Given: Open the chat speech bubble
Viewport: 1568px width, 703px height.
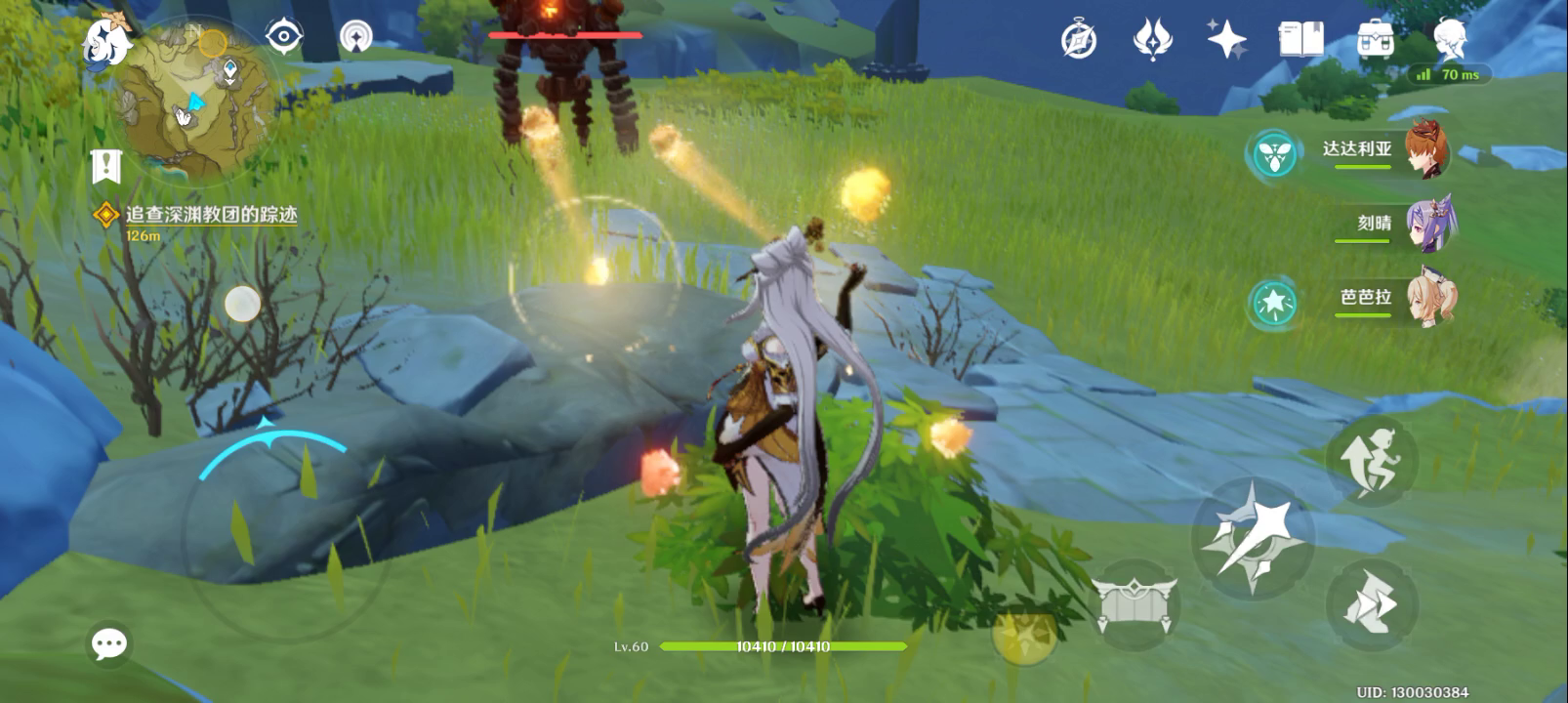Looking at the screenshot, I should [x=108, y=643].
